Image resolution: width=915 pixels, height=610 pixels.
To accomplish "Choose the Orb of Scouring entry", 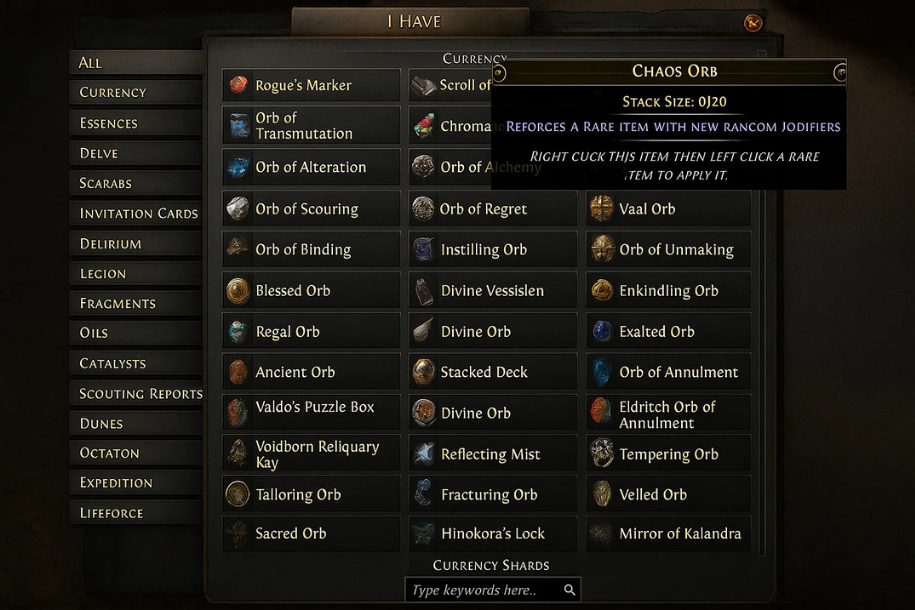I will (311, 209).
